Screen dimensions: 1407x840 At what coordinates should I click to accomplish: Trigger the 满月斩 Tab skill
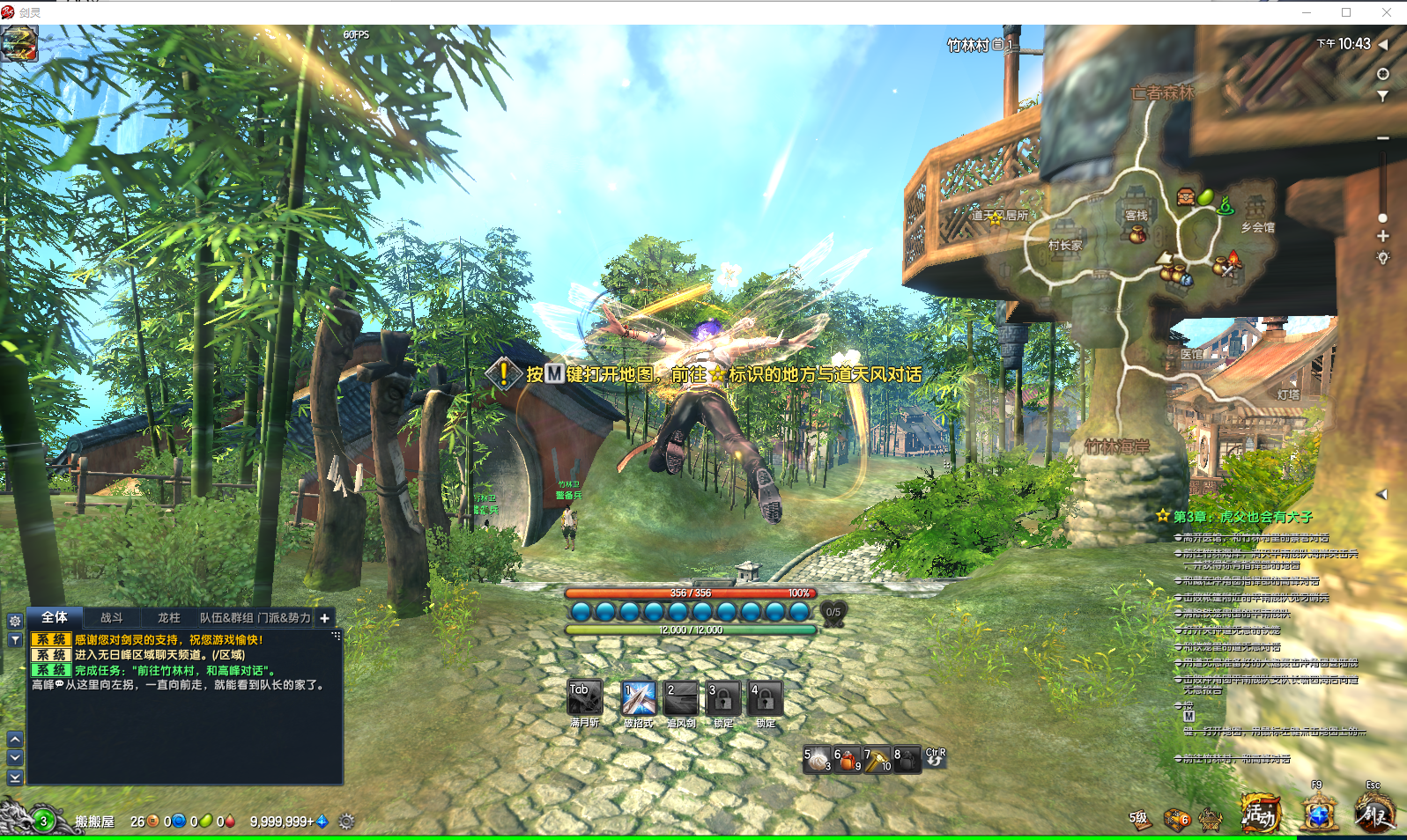pyautogui.click(x=585, y=699)
